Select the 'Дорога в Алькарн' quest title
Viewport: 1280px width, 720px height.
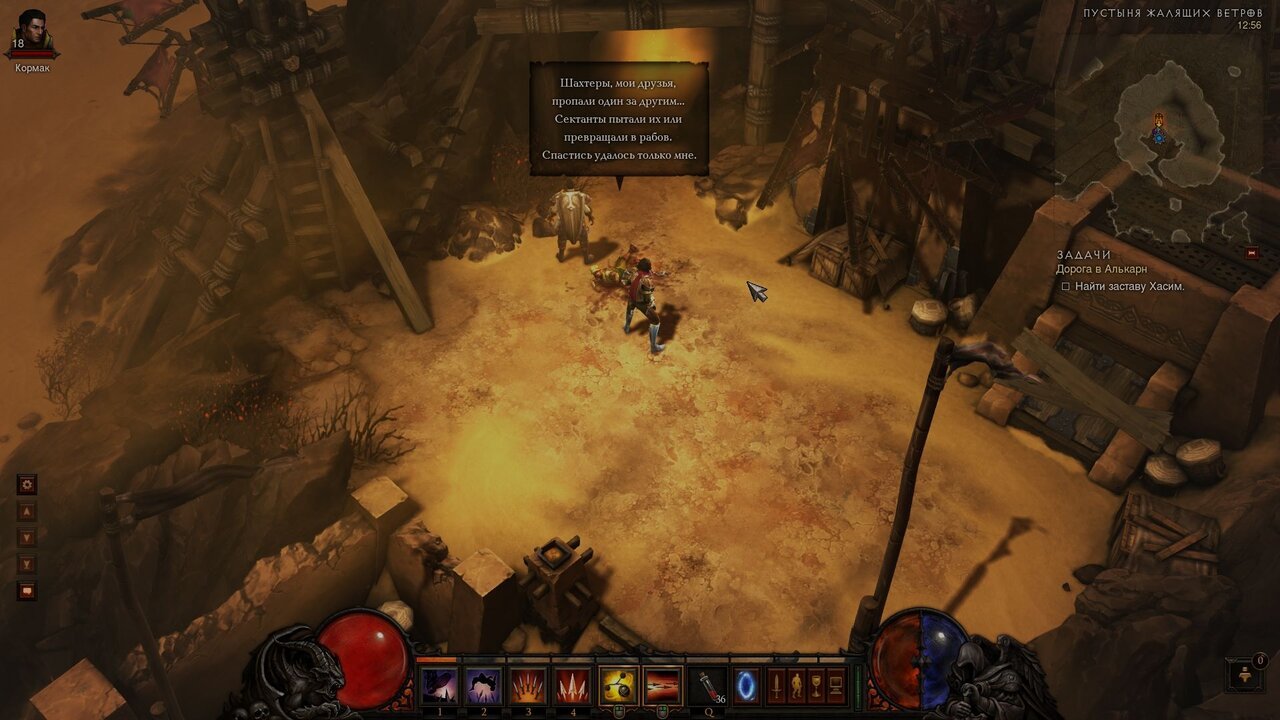[x=1101, y=270]
